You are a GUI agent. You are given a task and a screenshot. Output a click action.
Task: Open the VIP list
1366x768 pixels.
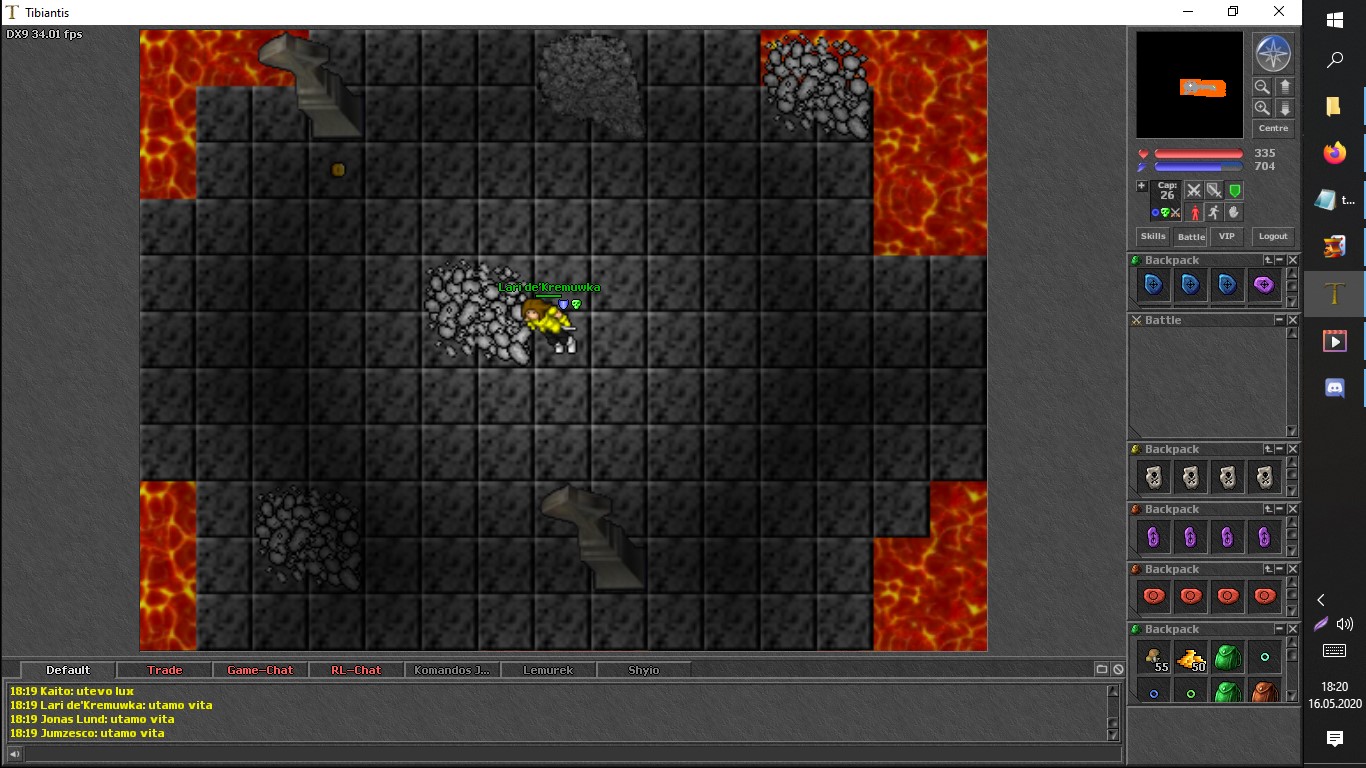(x=1227, y=236)
